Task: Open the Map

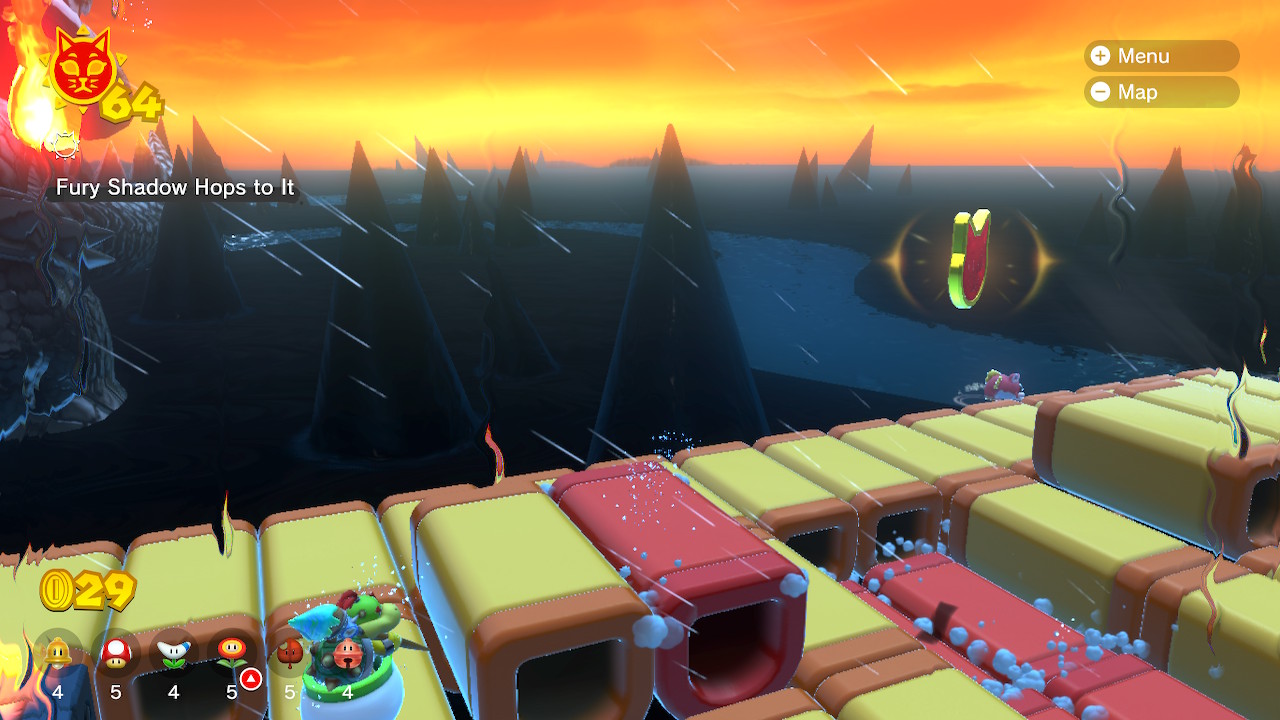Action: (1160, 92)
